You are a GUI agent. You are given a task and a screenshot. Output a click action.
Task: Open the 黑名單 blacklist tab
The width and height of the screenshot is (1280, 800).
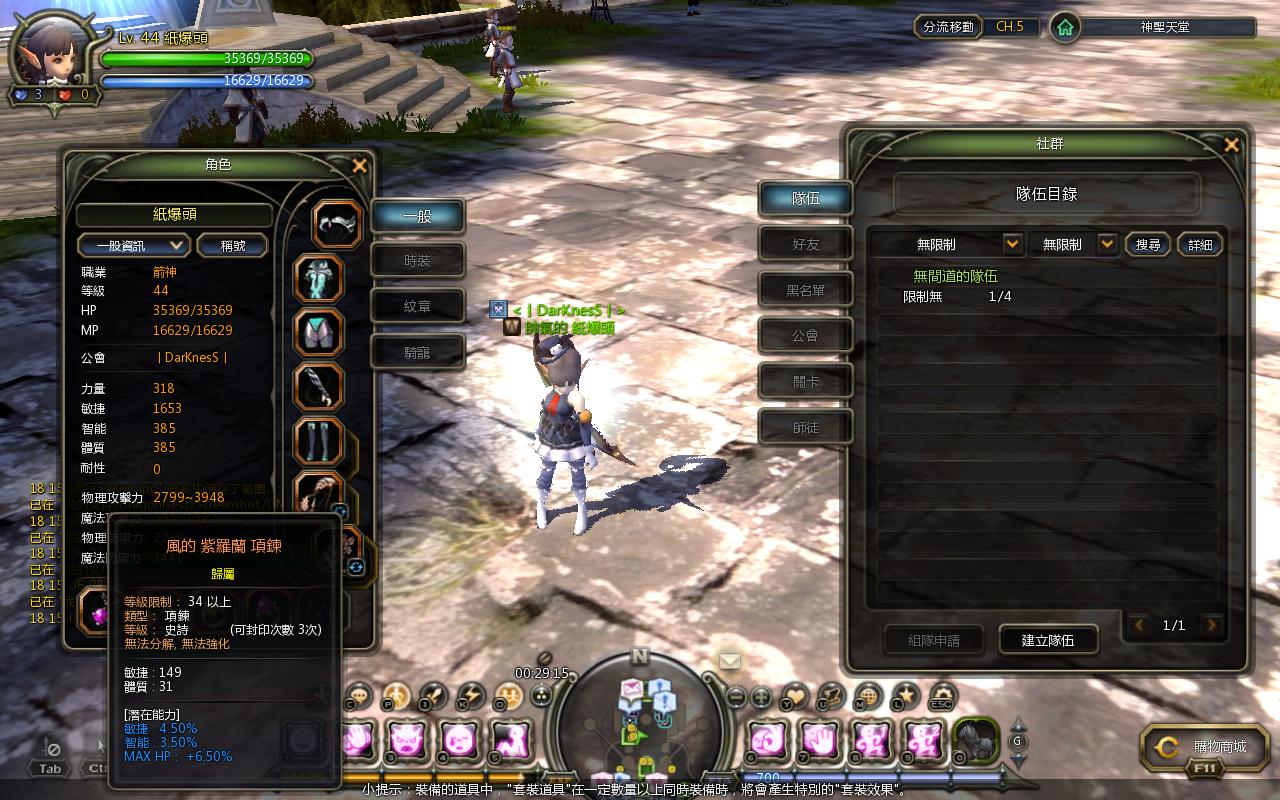click(805, 290)
